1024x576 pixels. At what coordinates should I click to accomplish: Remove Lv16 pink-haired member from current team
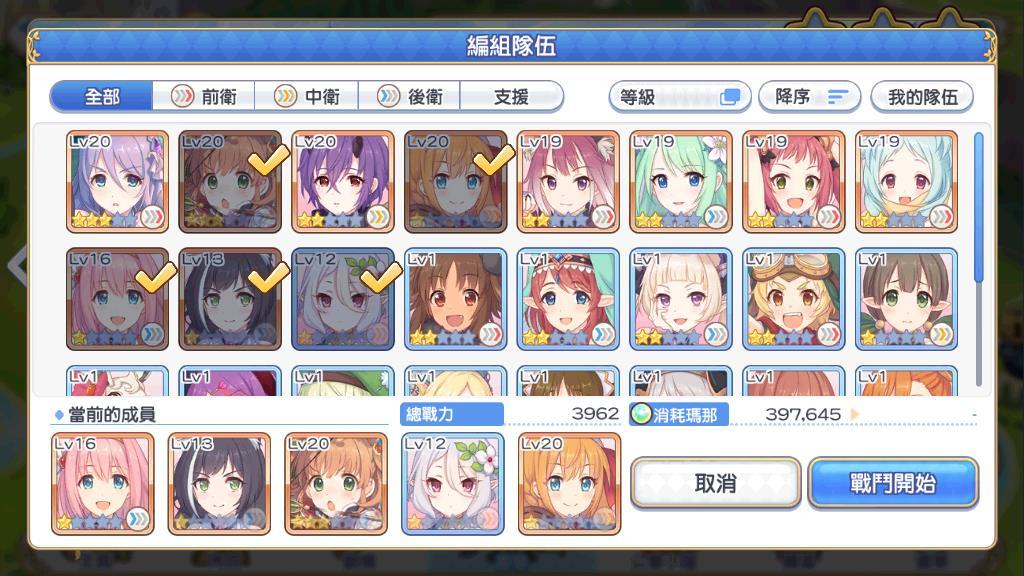tap(103, 483)
